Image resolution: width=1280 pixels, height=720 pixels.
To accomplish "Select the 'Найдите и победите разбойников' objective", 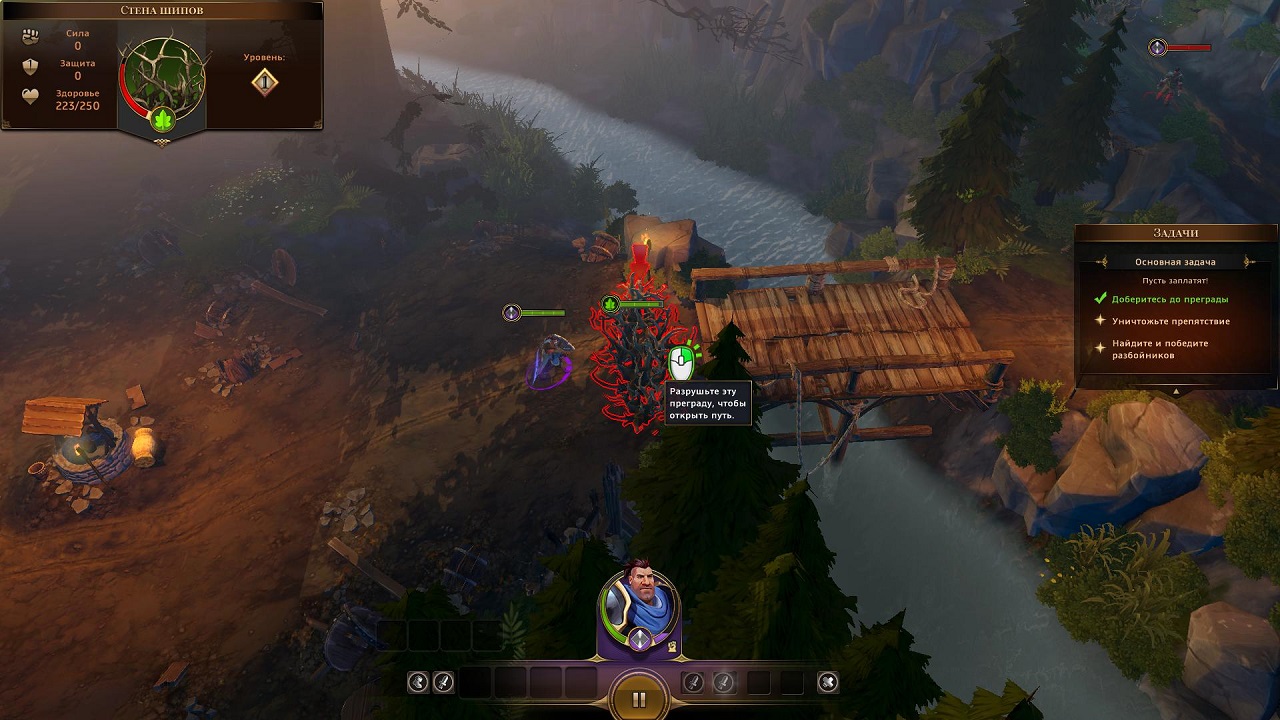I will [1159, 349].
